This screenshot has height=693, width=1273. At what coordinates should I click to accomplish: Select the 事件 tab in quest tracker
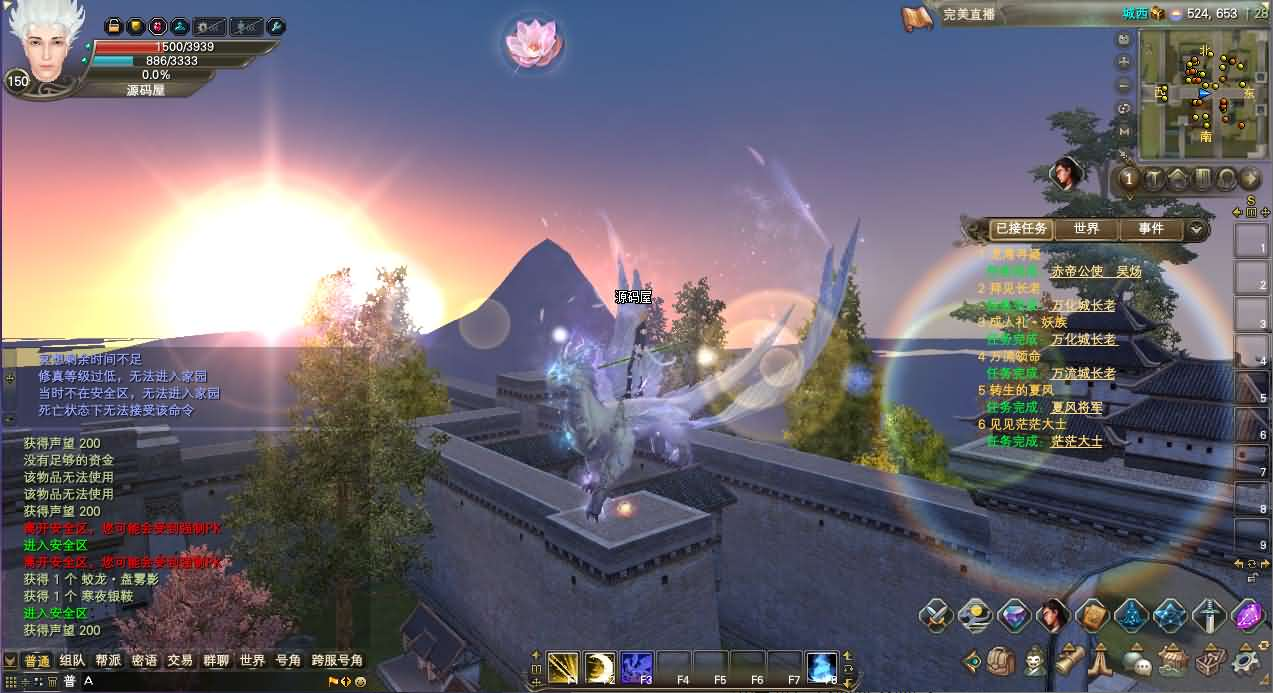pyautogui.click(x=1151, y=229)
